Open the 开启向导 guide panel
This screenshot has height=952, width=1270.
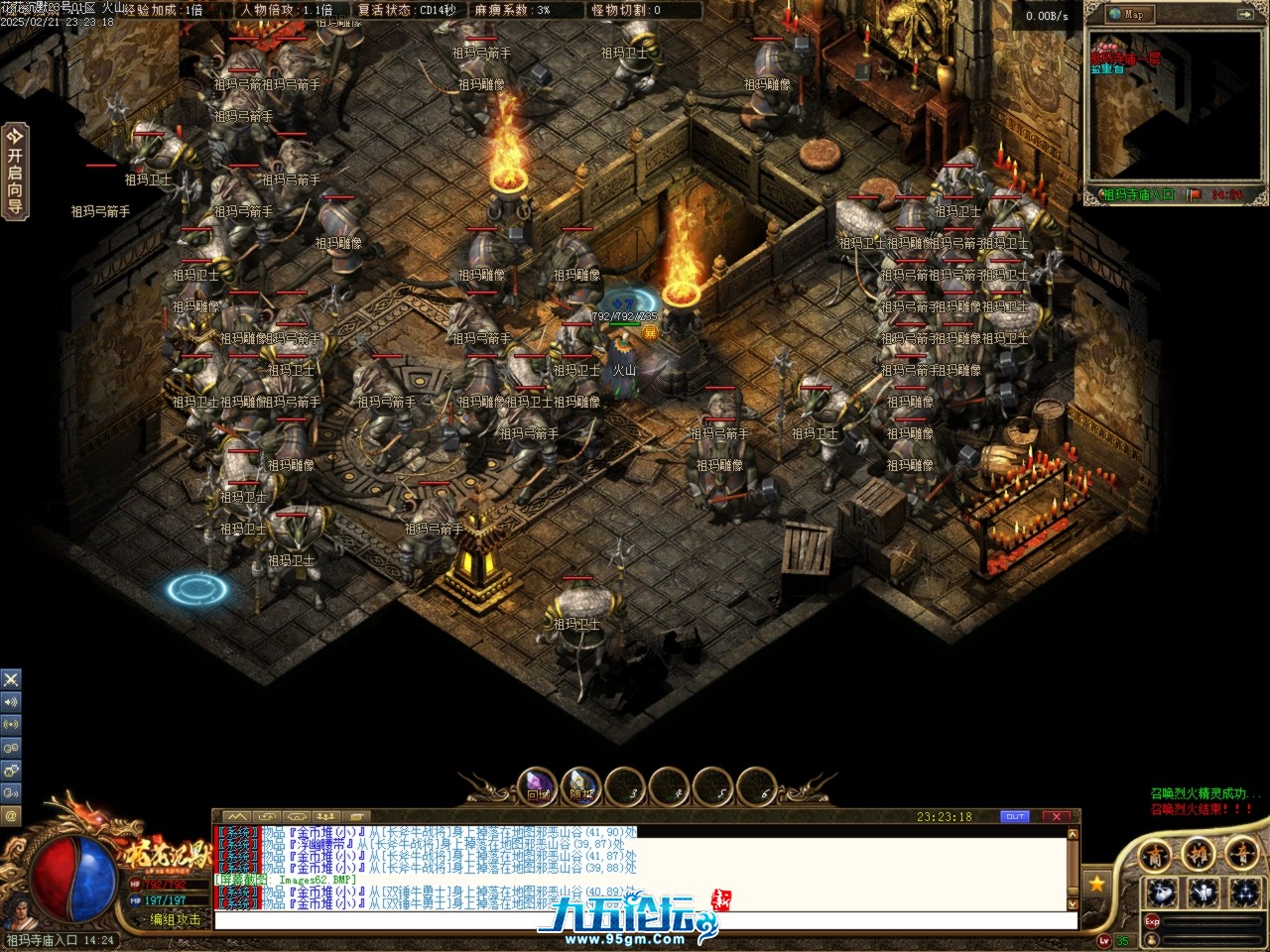pyautogui.click(x=14, y=171)
